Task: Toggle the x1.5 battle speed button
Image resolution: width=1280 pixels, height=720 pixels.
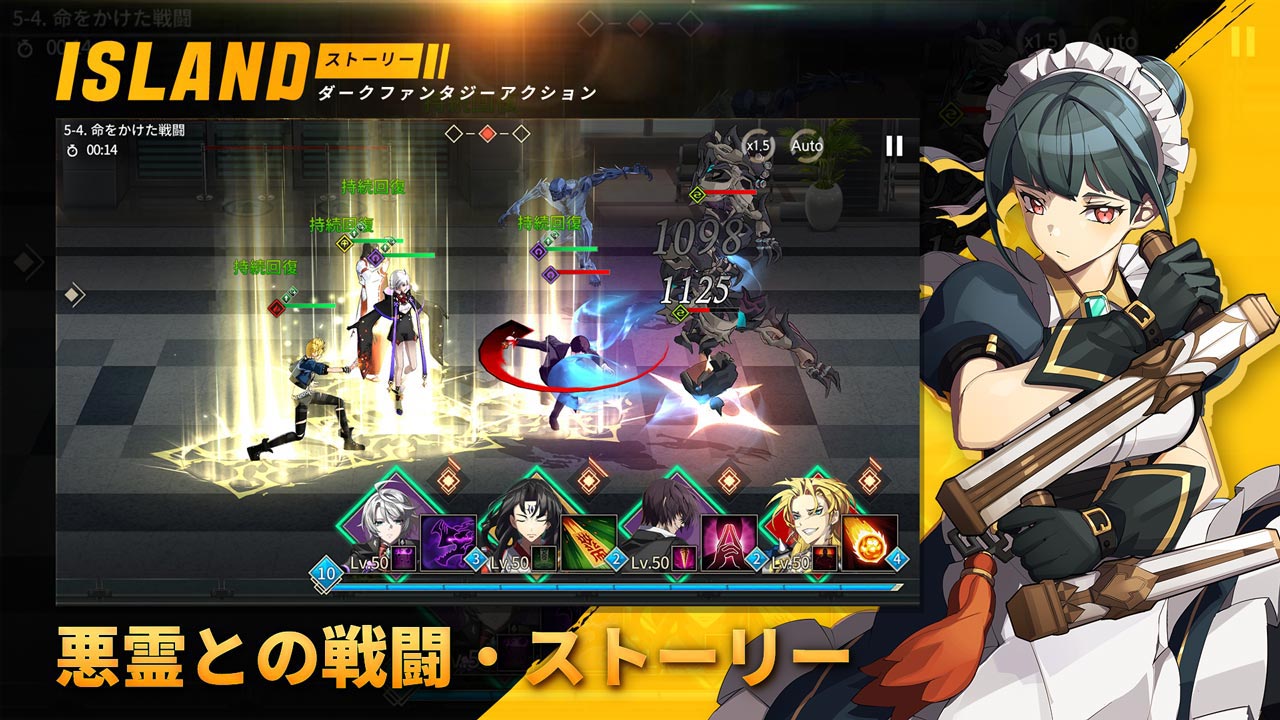Action: [x=759, y=146]
